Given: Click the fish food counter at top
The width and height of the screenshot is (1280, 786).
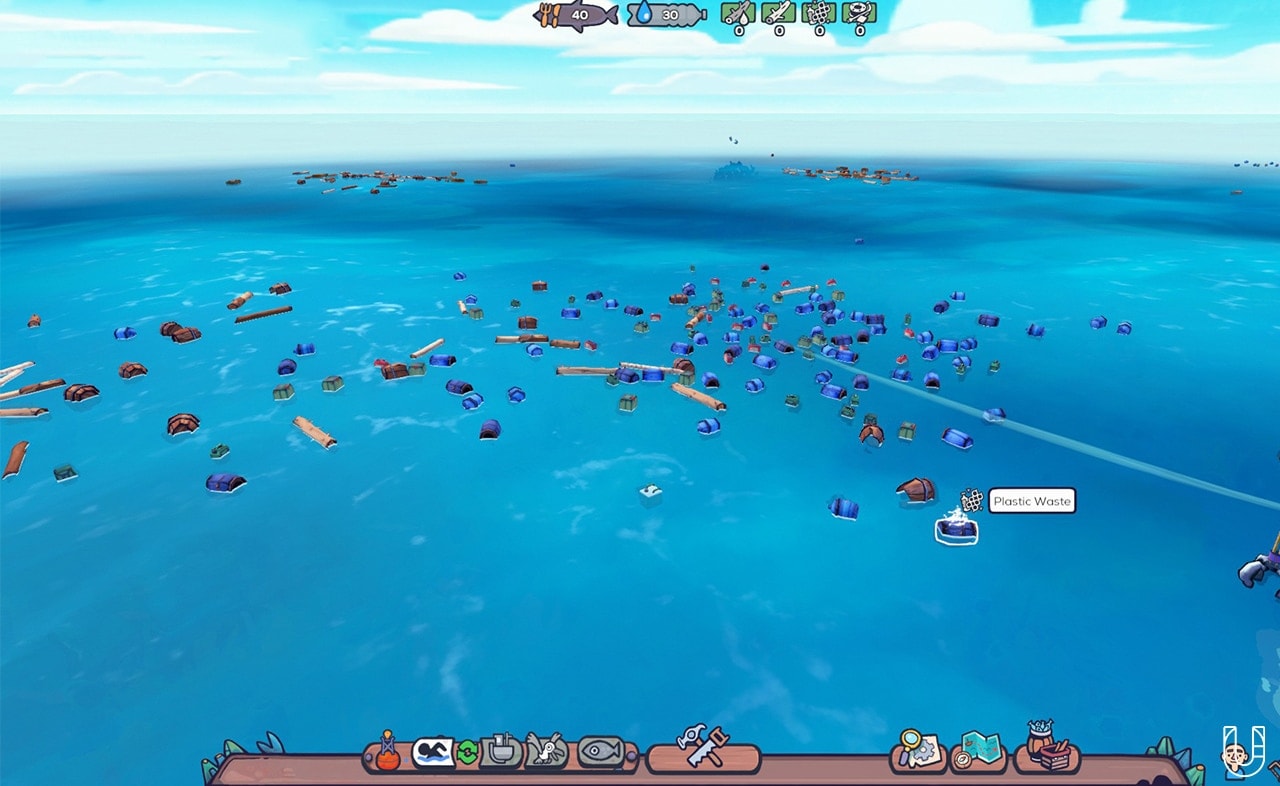Looking at the screenshot, I should tap(580, 14).
